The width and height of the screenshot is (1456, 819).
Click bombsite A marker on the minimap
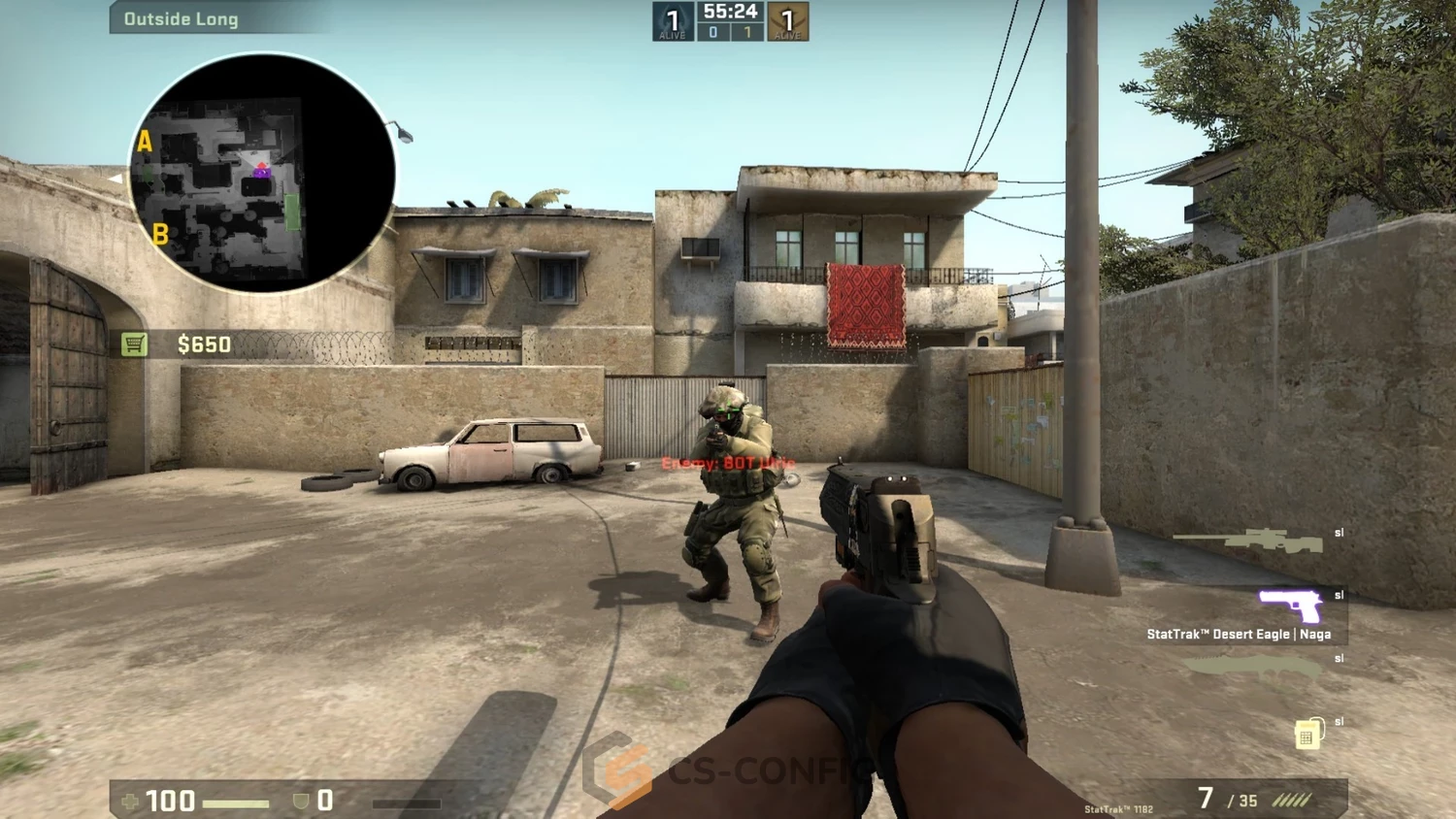coord(147,142)
